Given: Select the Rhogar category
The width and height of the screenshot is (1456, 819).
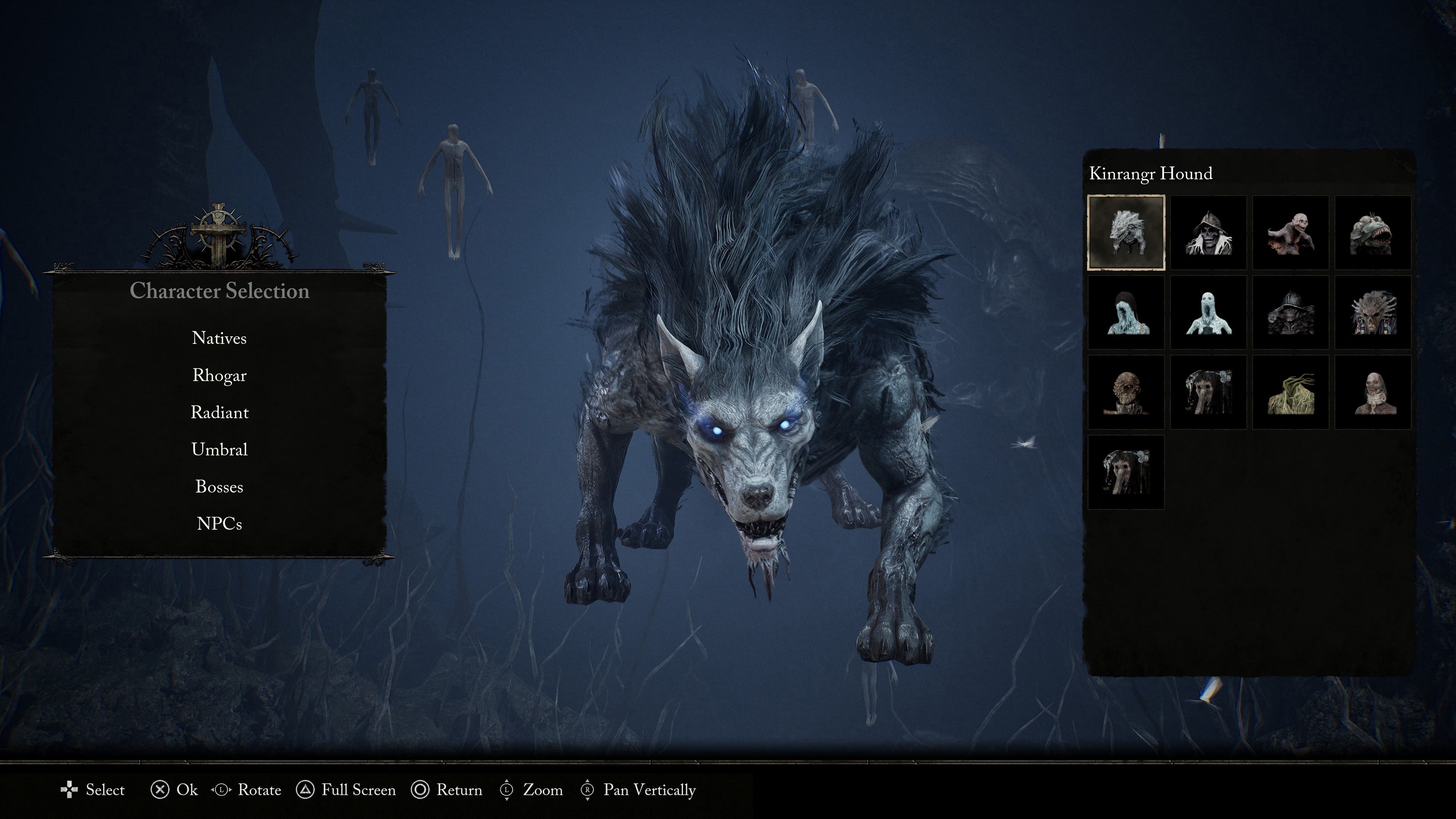Looking at the screenshot, I should tap(219, 375).
